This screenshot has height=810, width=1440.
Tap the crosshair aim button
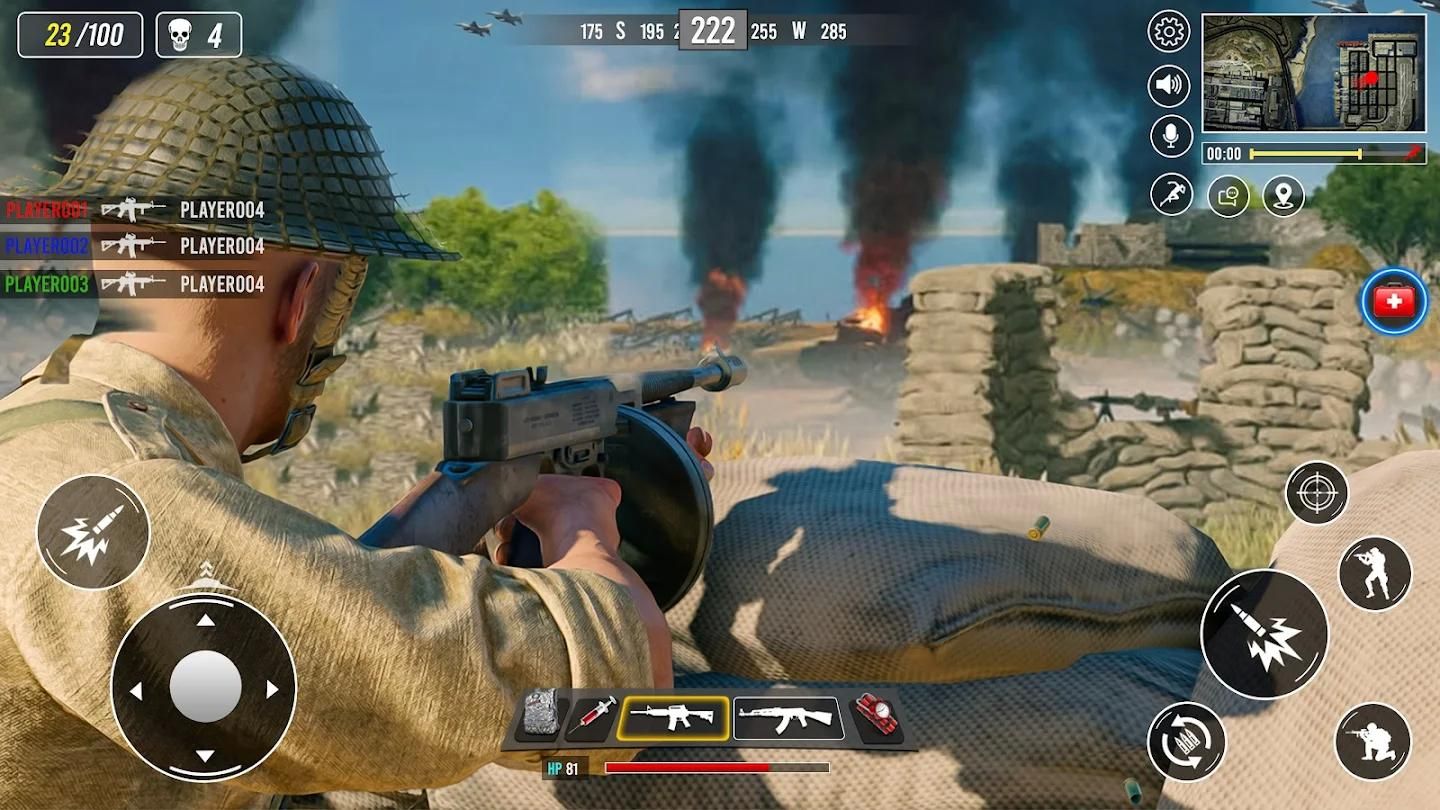tap(1316, 493)
